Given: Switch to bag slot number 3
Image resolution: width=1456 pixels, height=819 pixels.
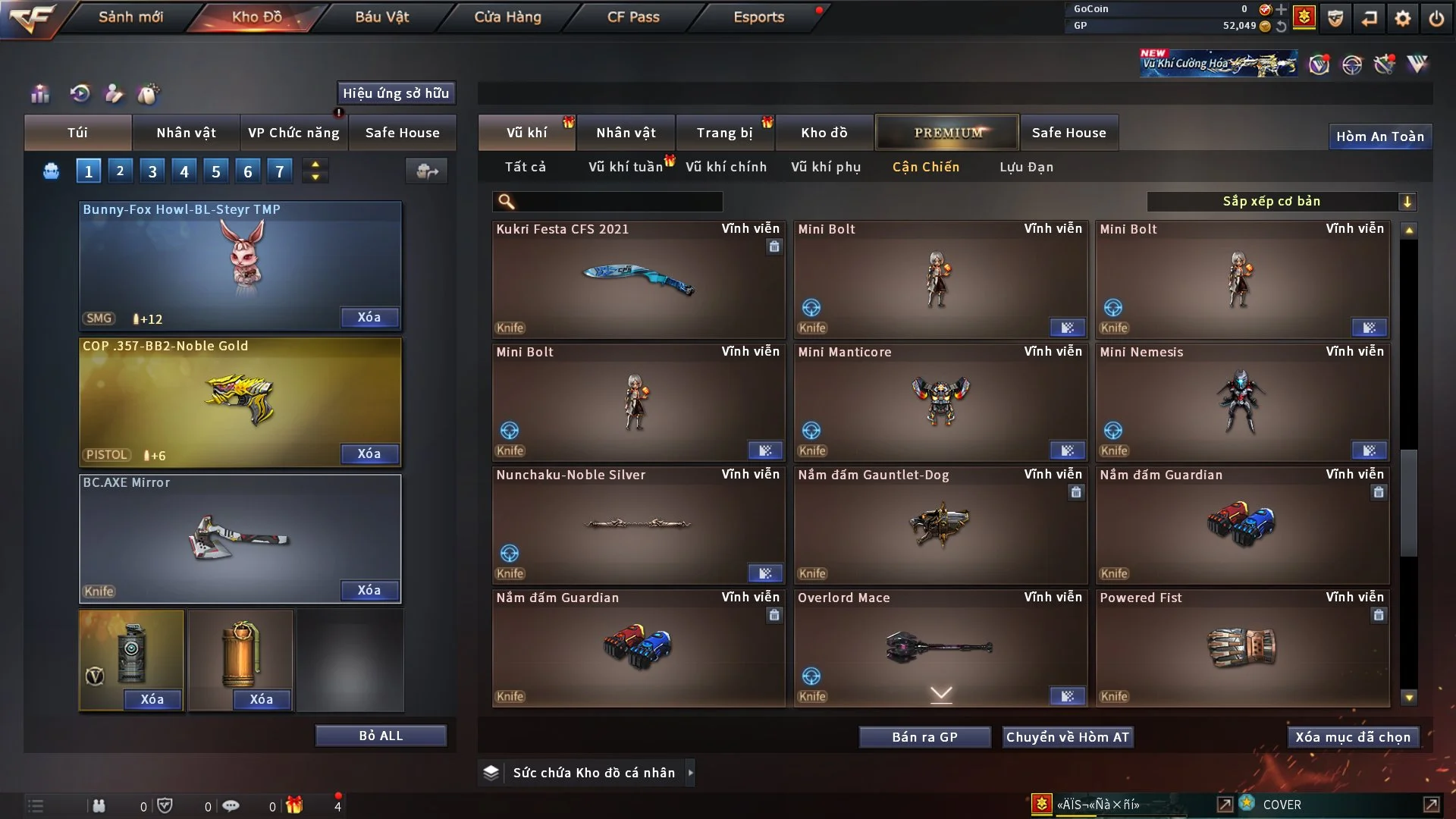Looking at the screenshot, I should 152,171.
